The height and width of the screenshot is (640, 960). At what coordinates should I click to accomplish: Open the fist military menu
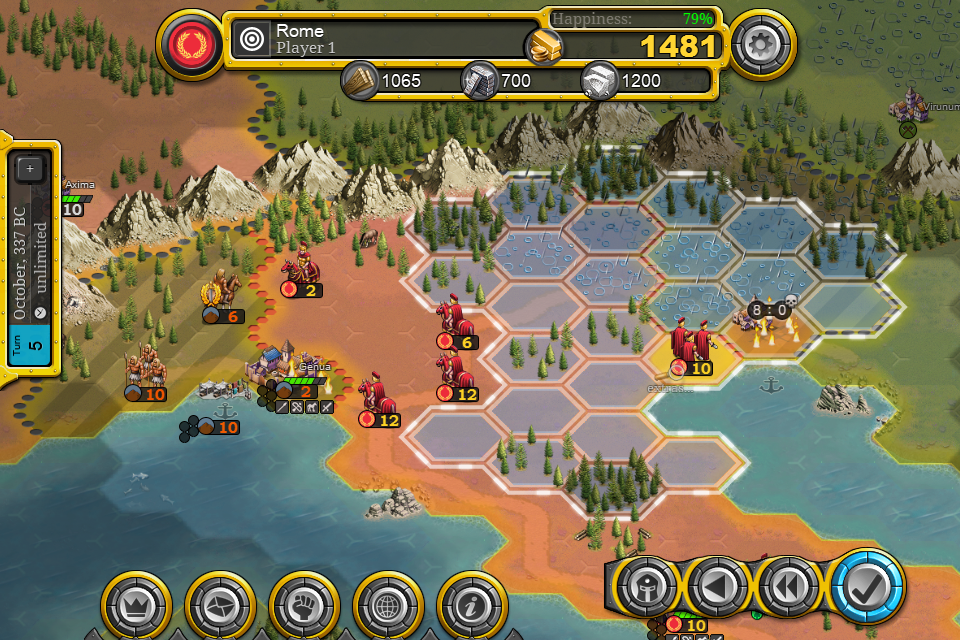300,604
